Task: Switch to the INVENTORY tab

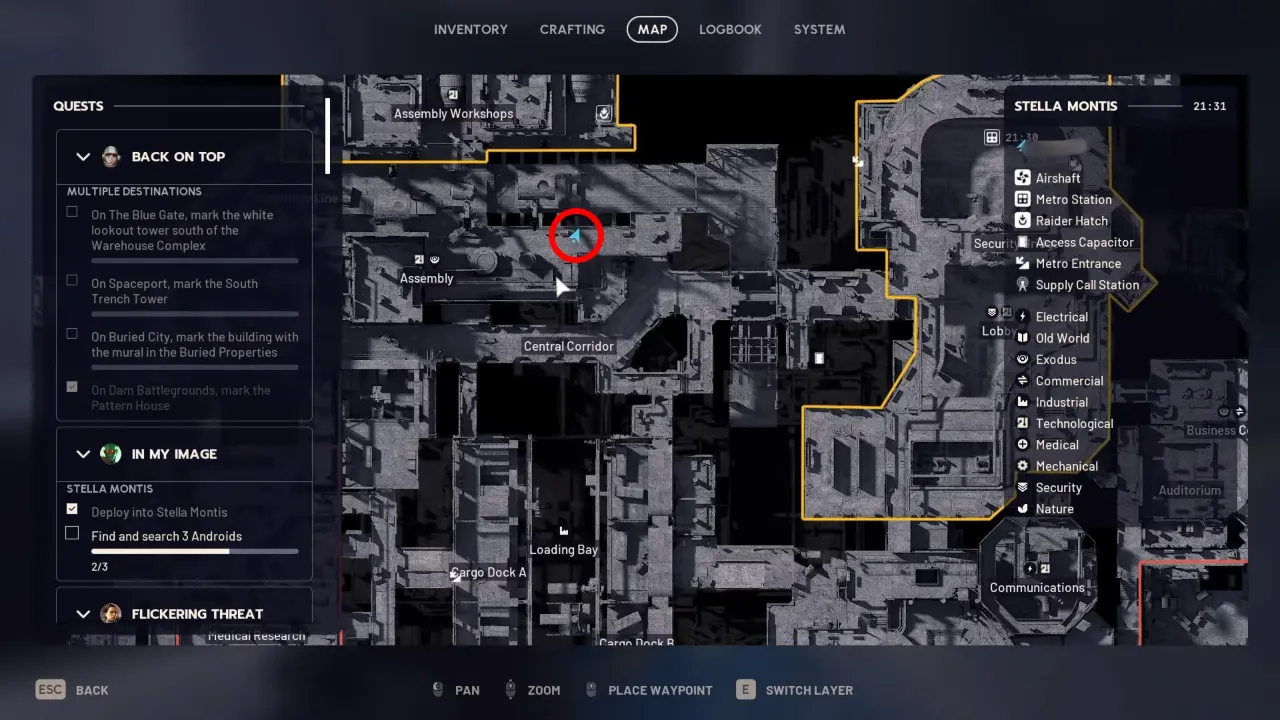Action: [471, 29]
